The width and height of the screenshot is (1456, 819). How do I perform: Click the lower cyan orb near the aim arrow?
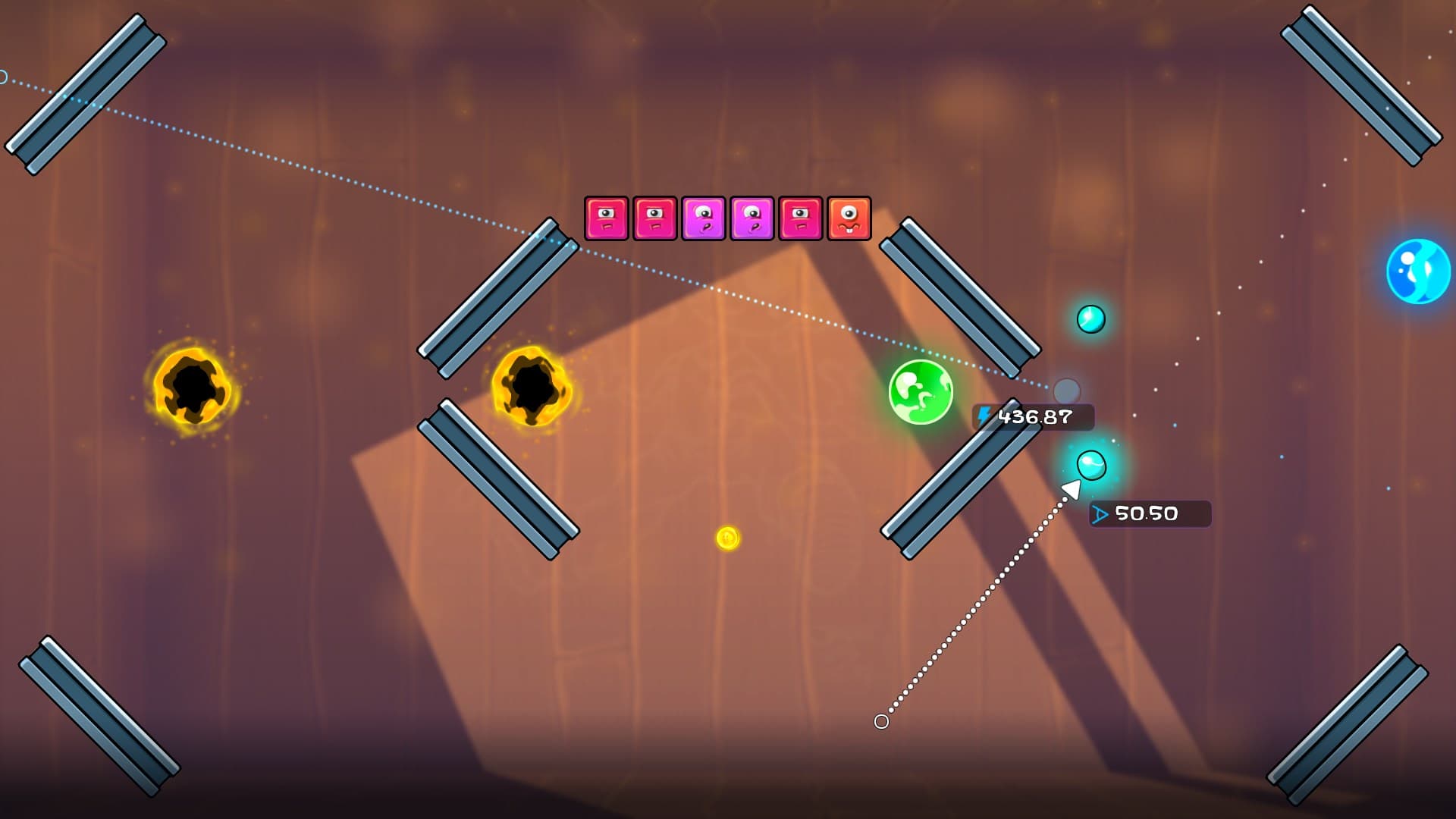(1092, 466)
